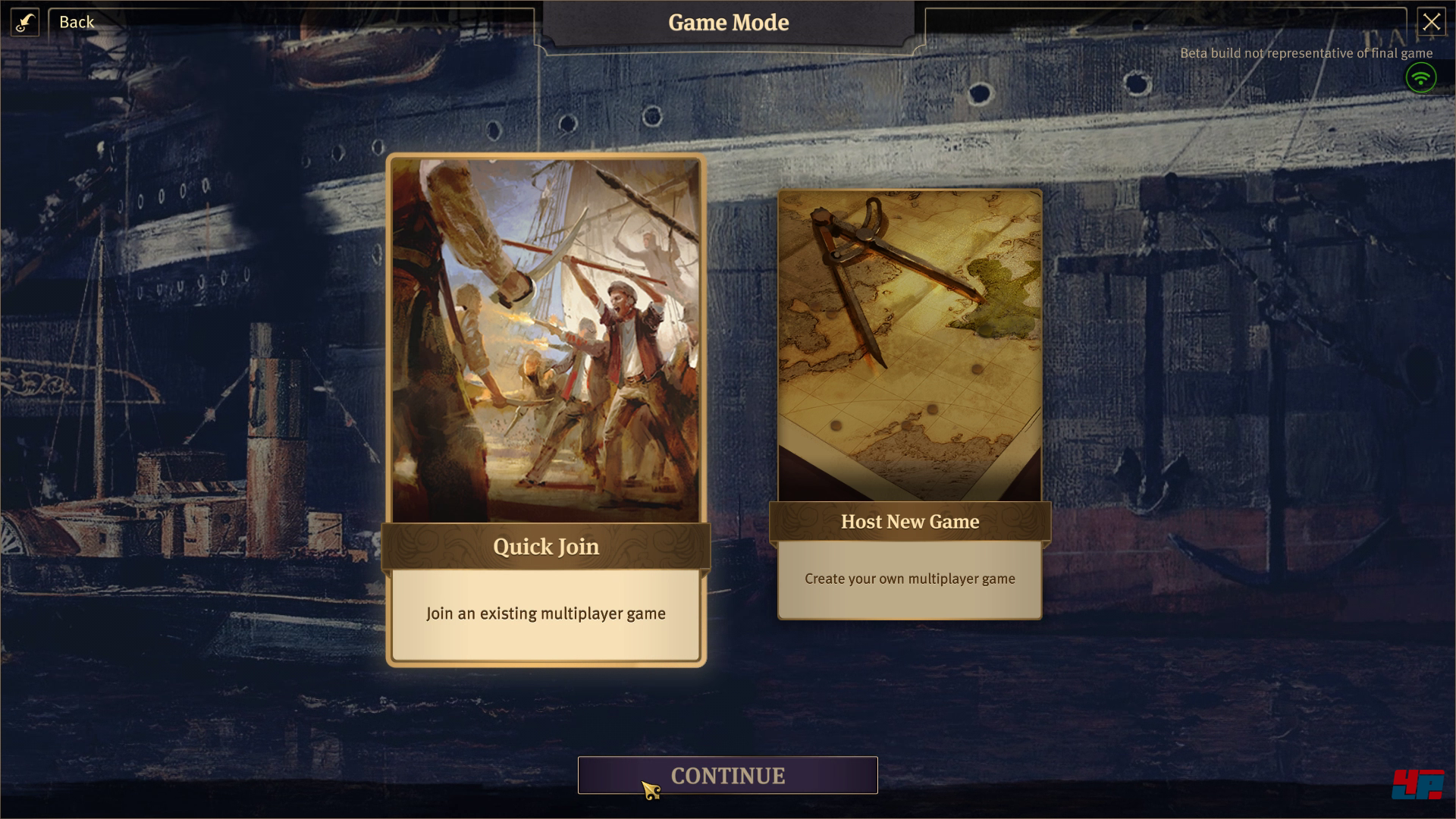The height and width of the screenshot is (819, 1456).
Task: Go back using the Back button
Action: coord(77,22)
